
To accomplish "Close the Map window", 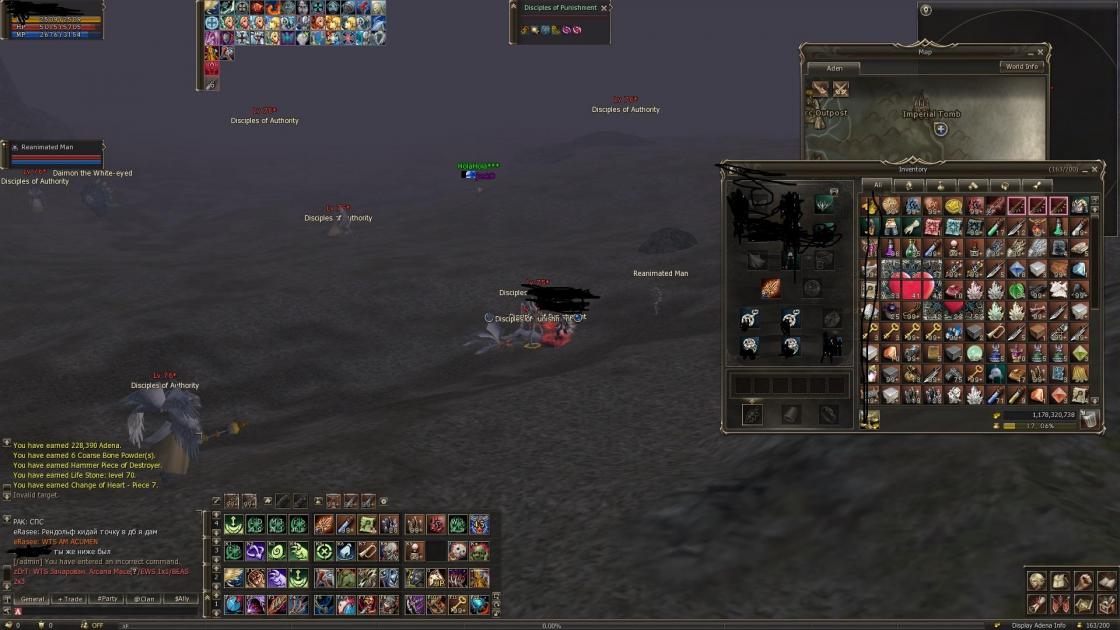I will [x=1041, y=51].
